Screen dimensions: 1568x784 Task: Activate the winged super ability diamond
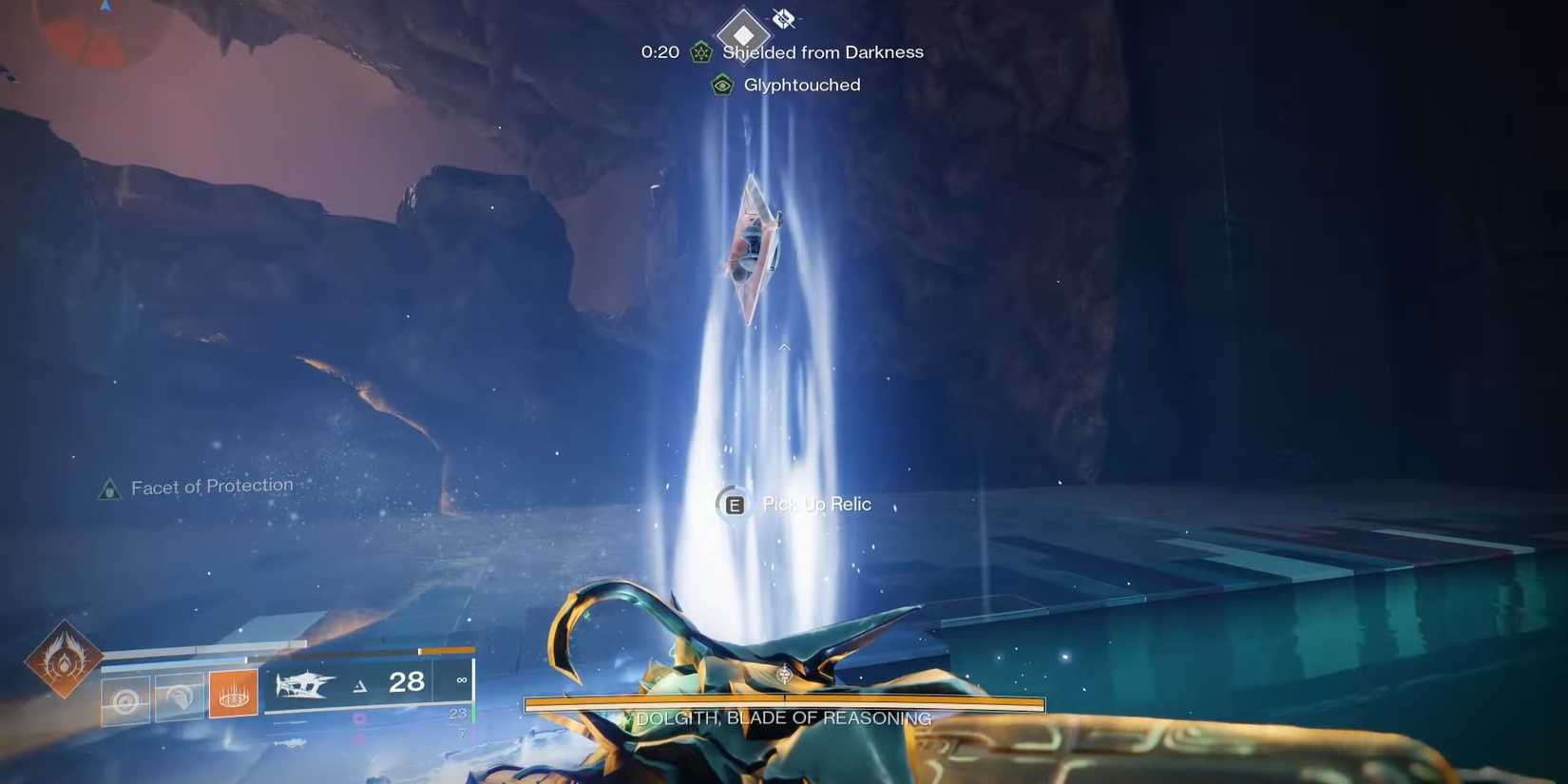coord(64,659)
